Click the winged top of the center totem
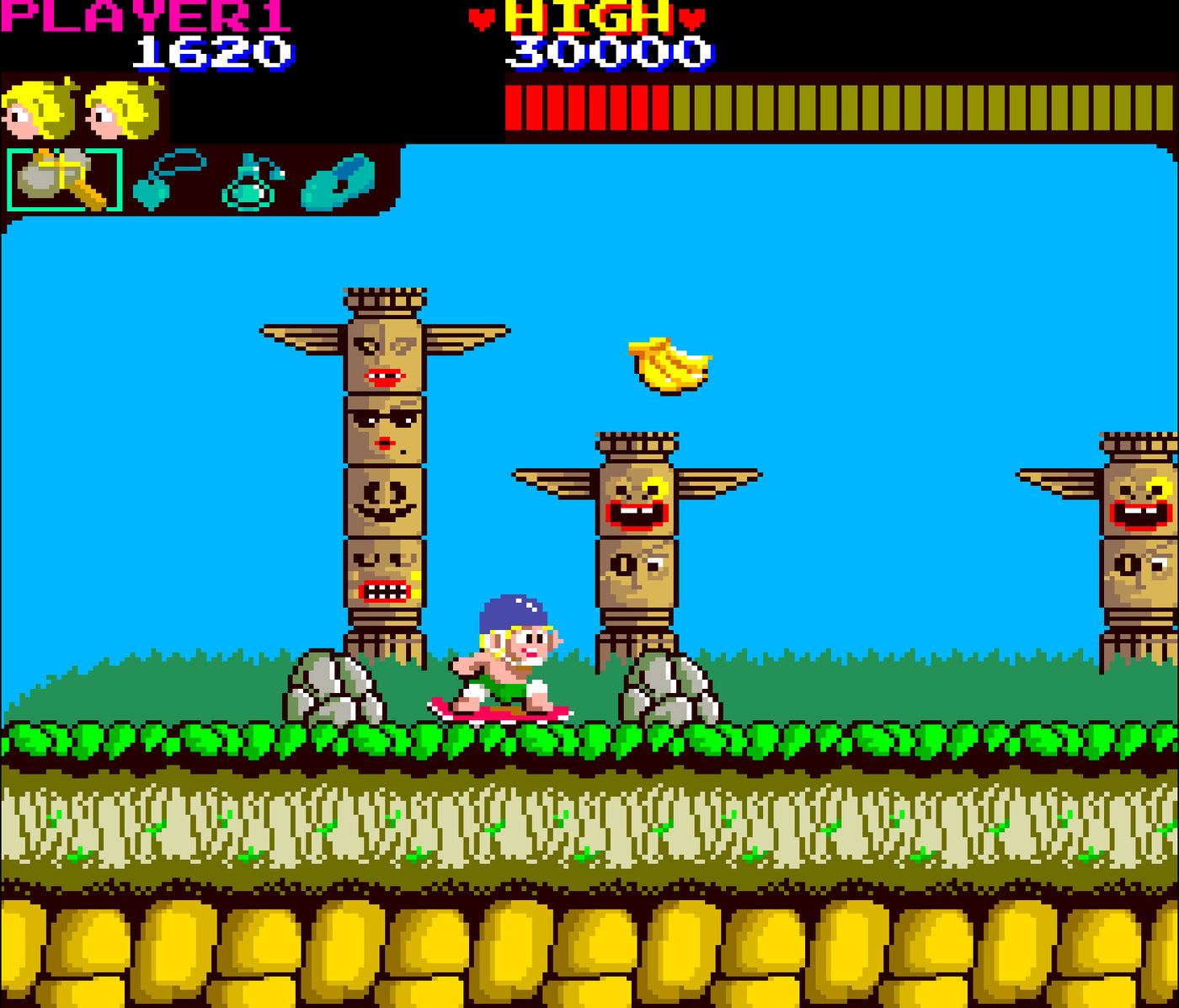 coord(636,463)
